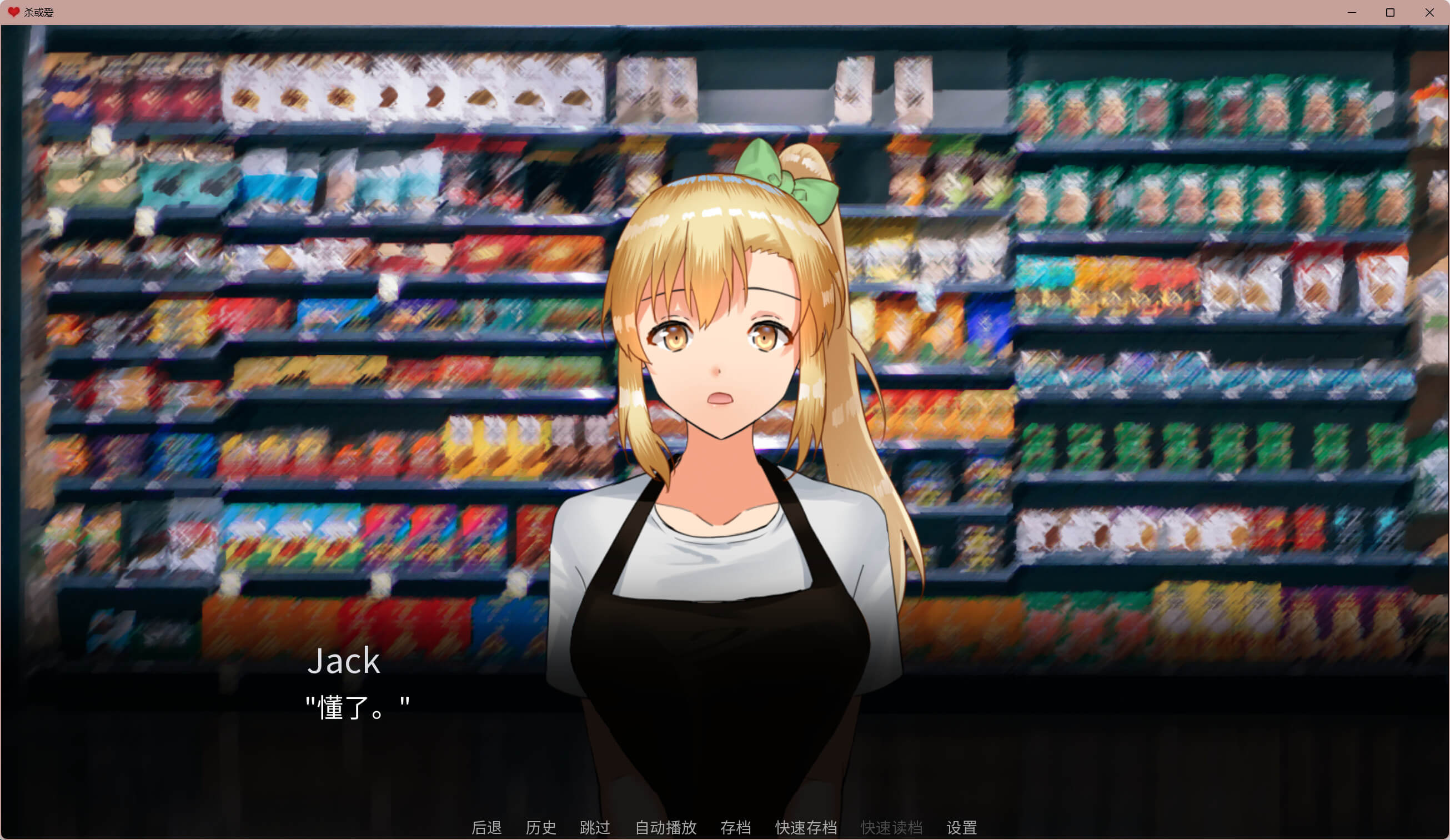
Task: Close the game window
Action: coord(1429,12)
